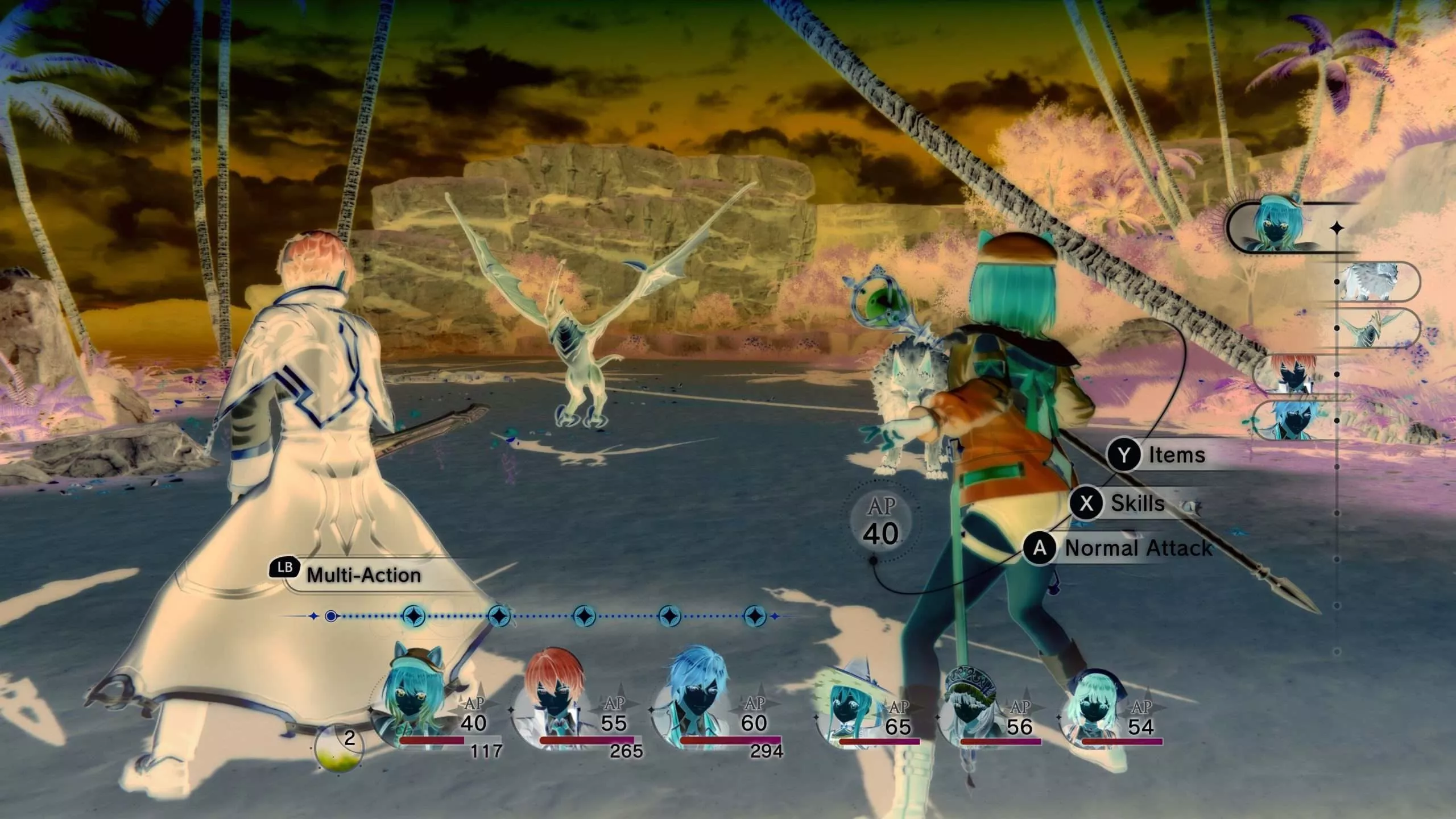The image size is (1456, 819).
Task: Select the straw hat reserve member with AP 65
Action: [x=849, y=714]
